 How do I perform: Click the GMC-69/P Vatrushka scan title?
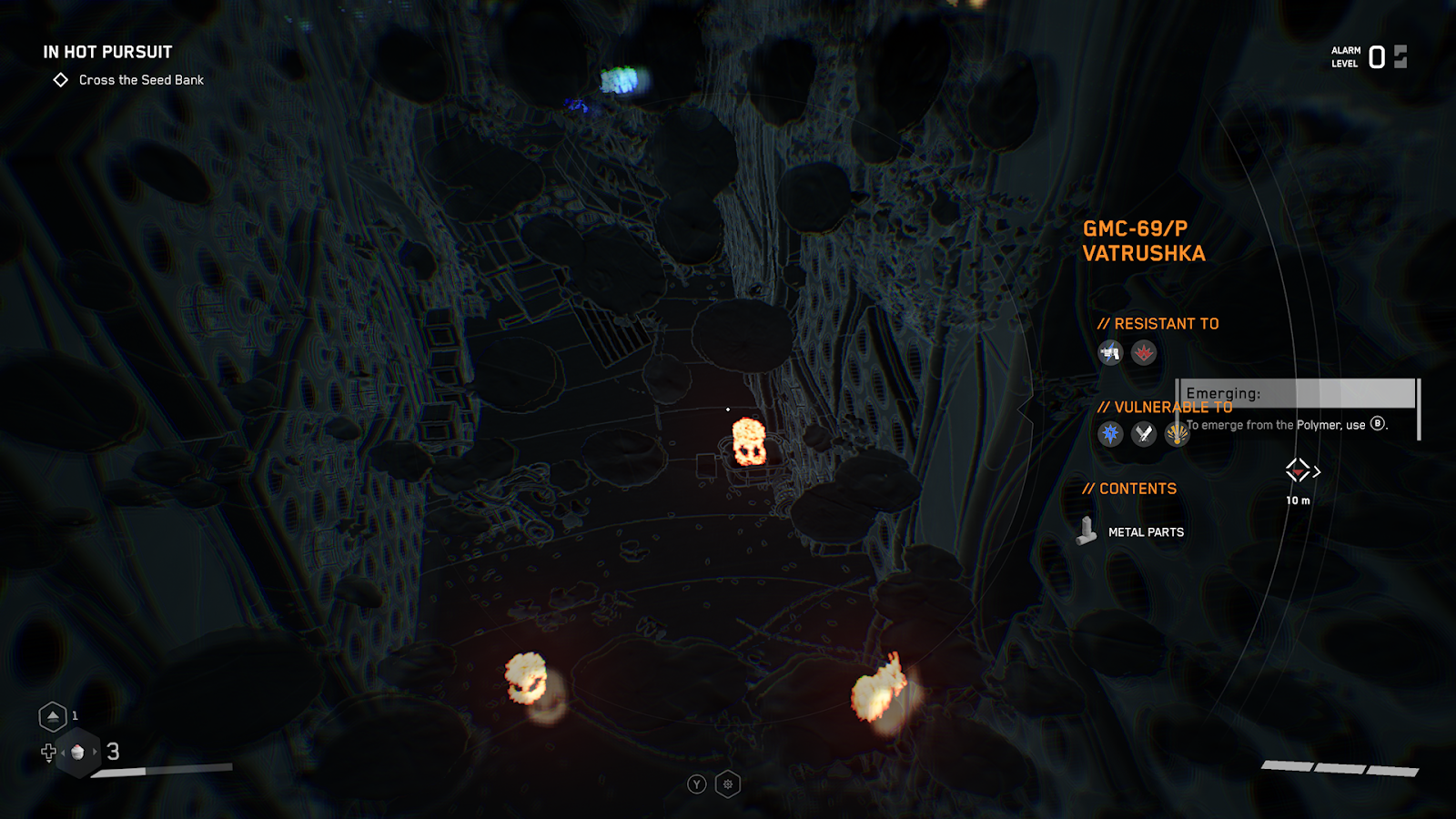[1143, 241]
